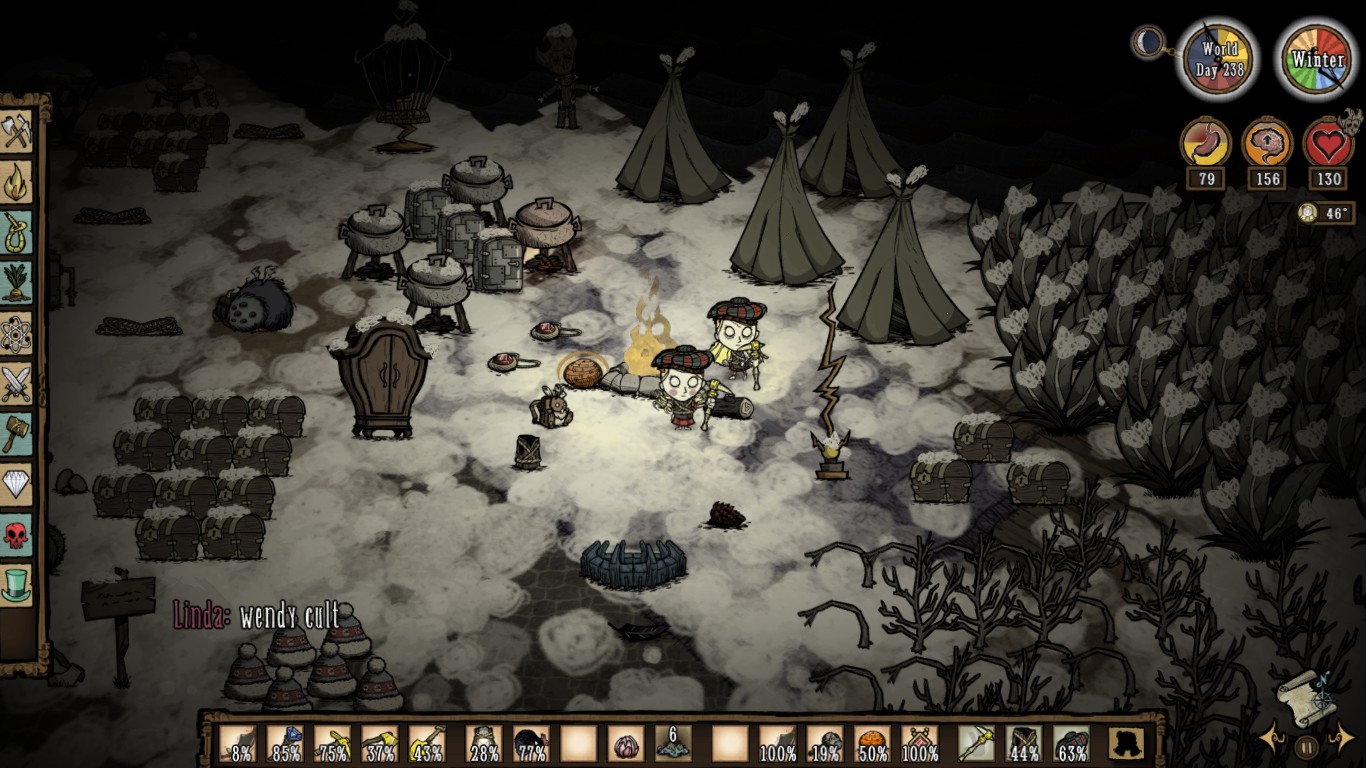Viewport: 1366px width, 768px height.
Task: Rotate the camera left with the arrow
Action: click(x=1272, y=740)
